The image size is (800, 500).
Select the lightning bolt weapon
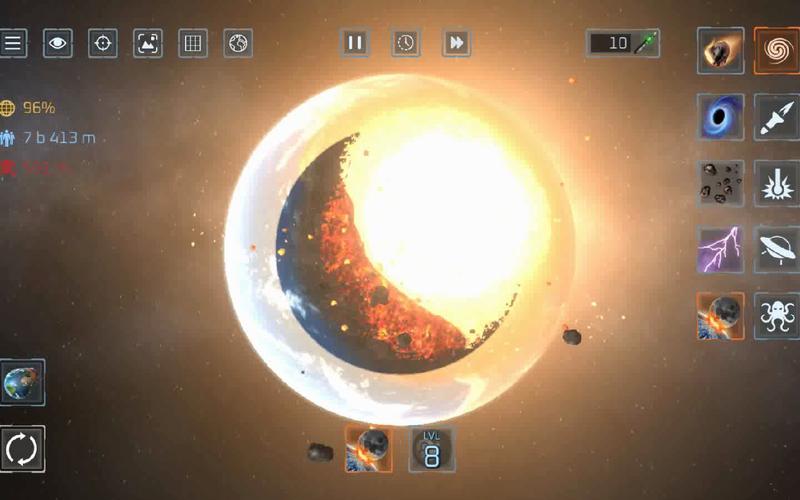point(720,249)
